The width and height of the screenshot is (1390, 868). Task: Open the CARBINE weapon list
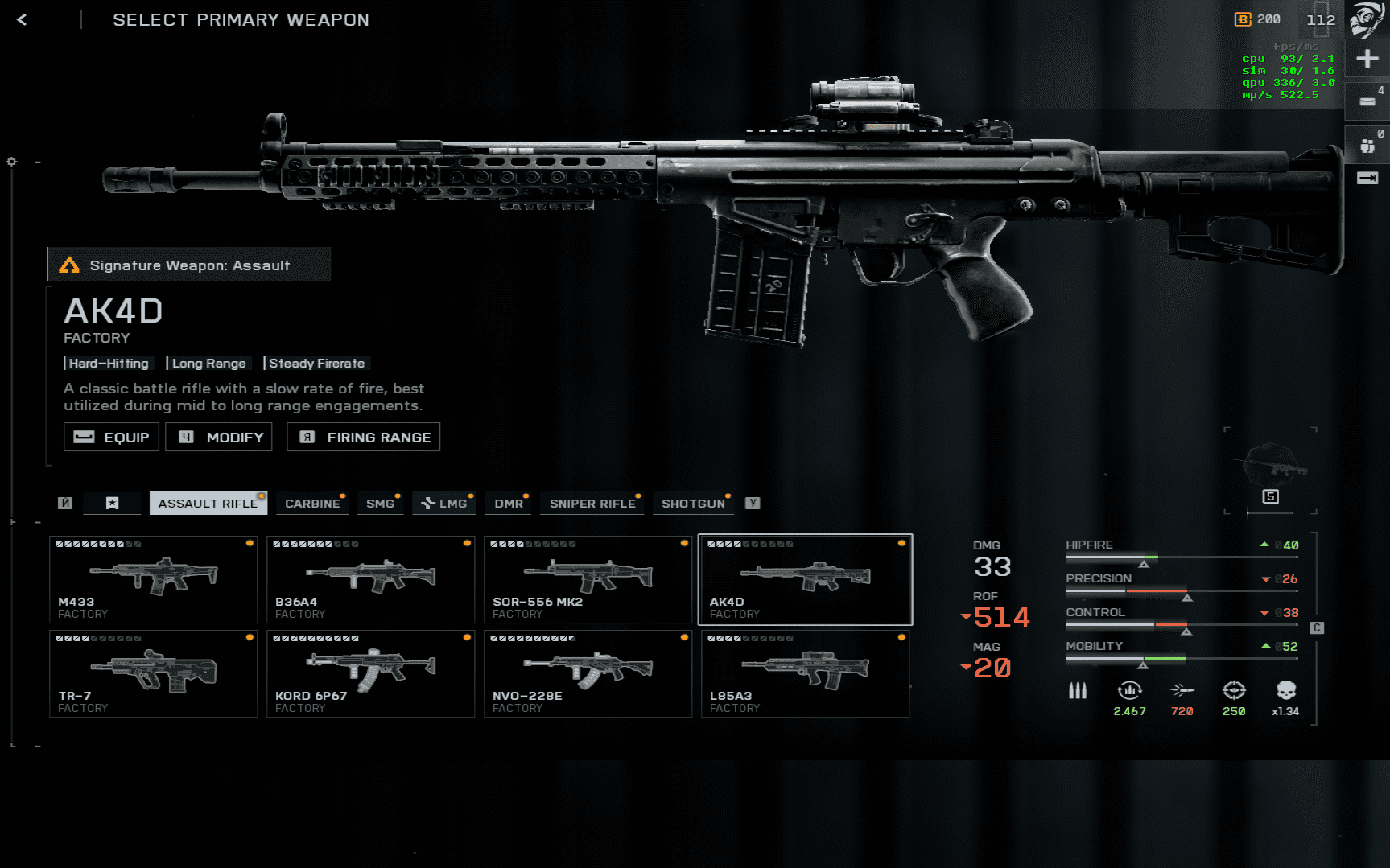(312, 503)
